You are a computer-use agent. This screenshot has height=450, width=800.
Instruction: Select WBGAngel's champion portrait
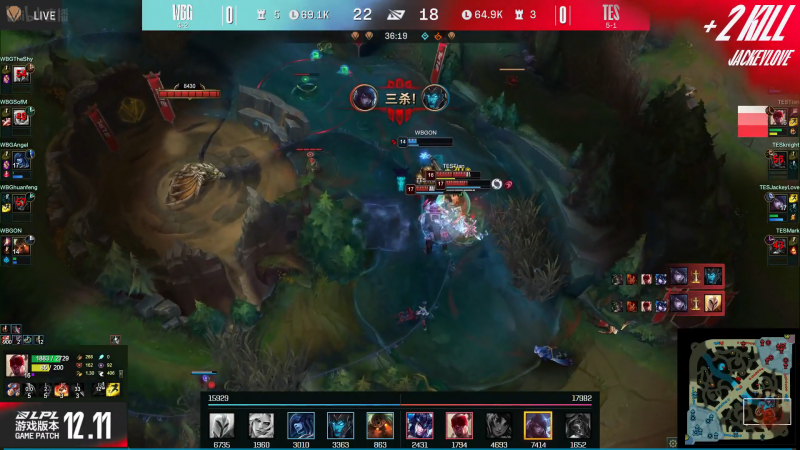pyautogui.click(x=19, y=160)
